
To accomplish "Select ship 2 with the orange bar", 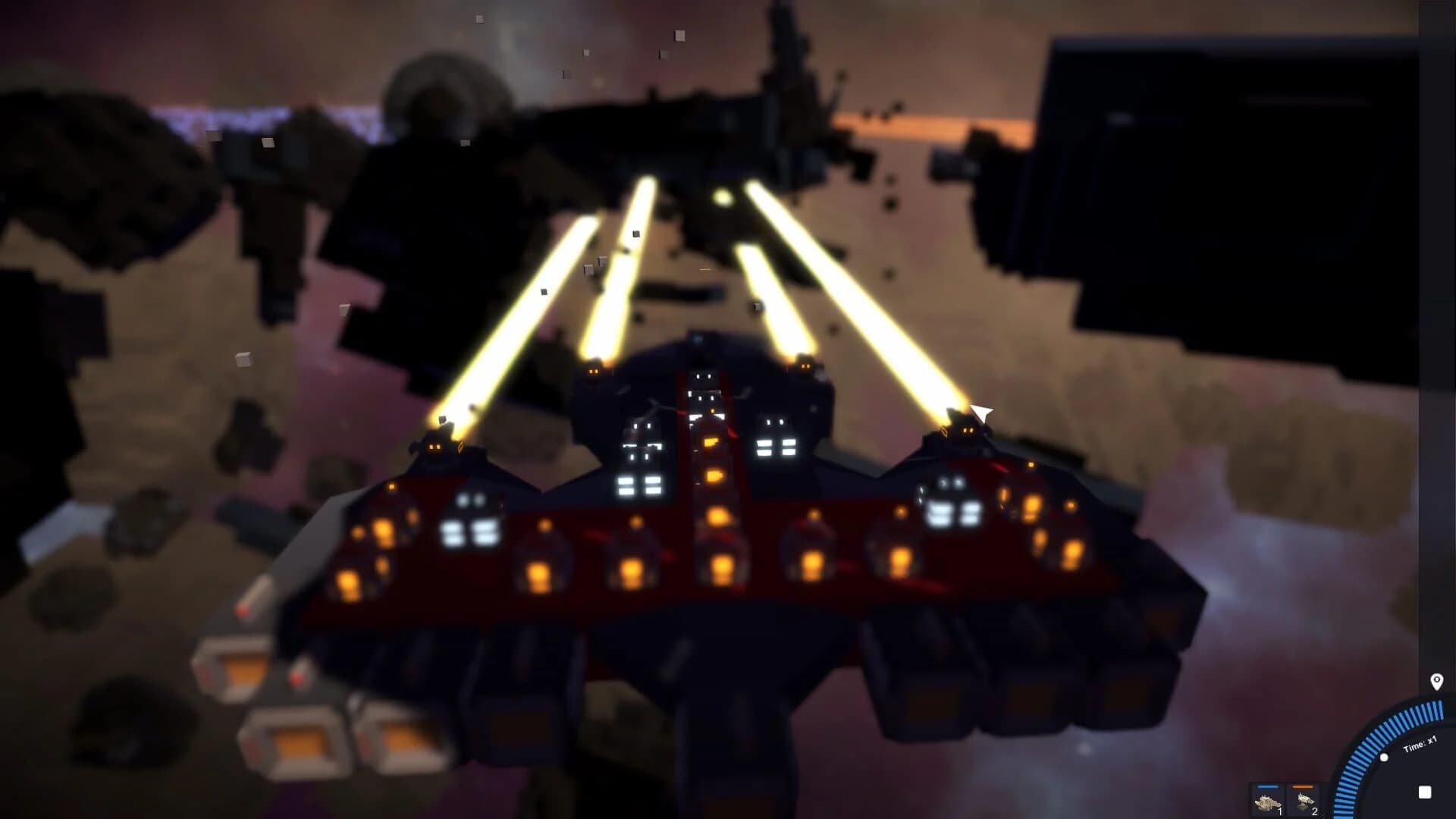I will [1306, 798].
